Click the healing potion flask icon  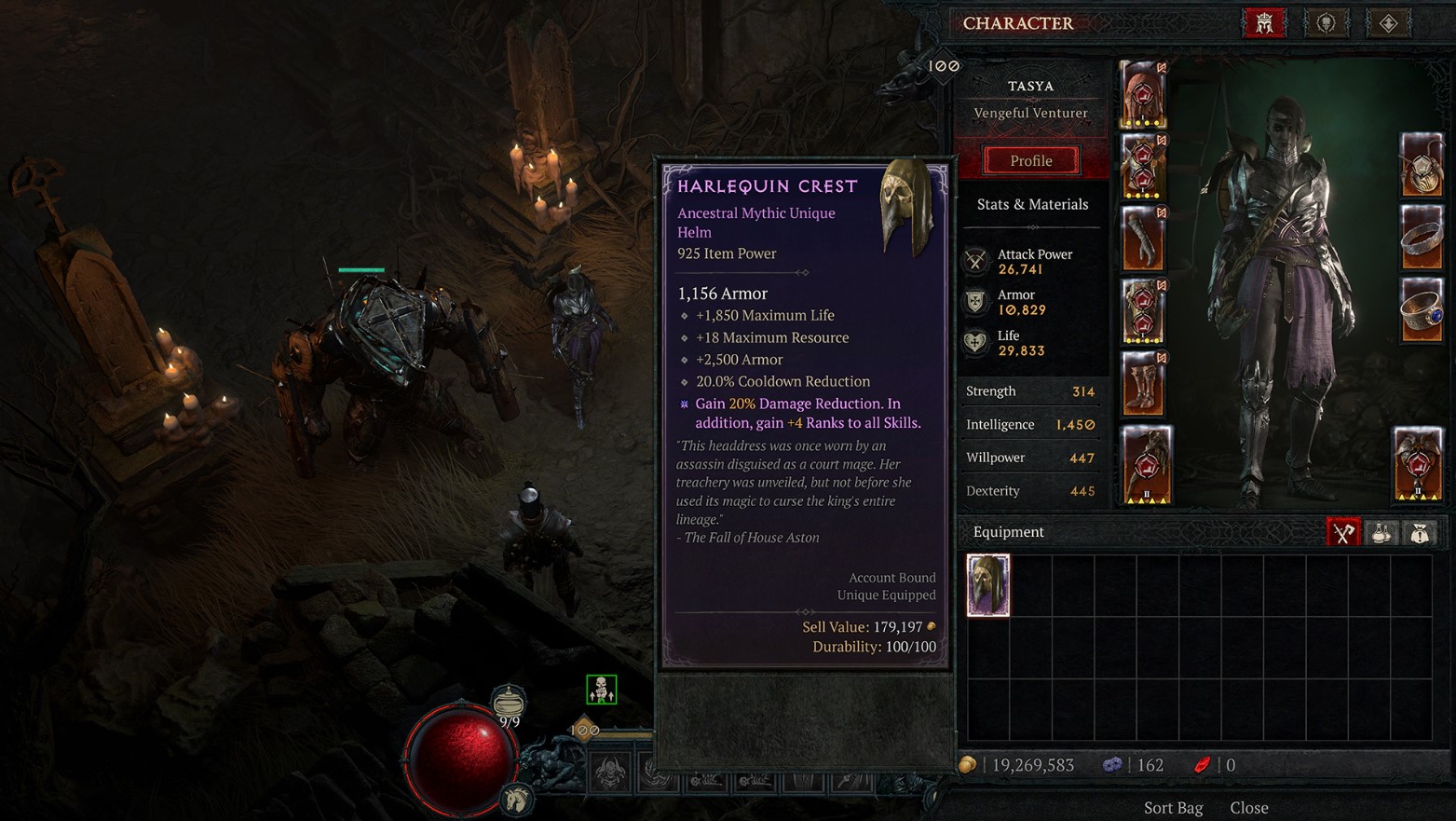pyautogui.click(x=508, y=702)
